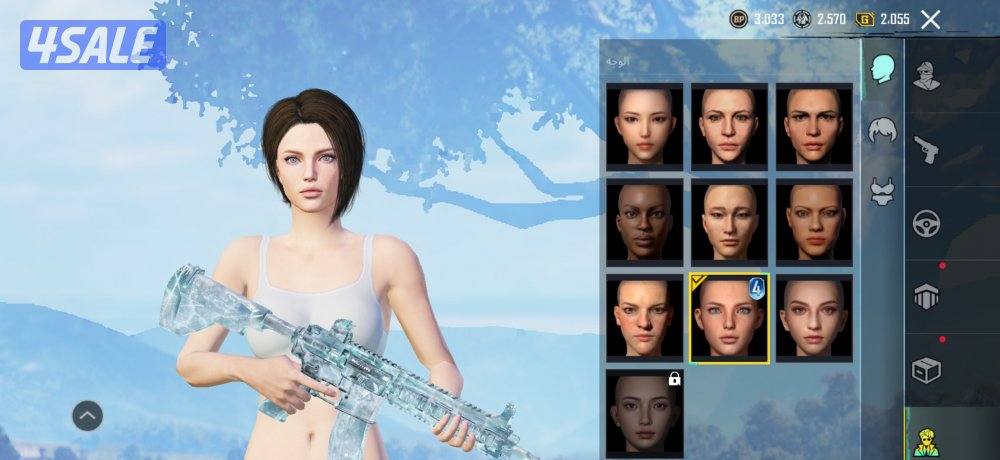Viewport: 1000px width, 460px height.
Task: Open the stacked crate section
Action: (927, 297)
